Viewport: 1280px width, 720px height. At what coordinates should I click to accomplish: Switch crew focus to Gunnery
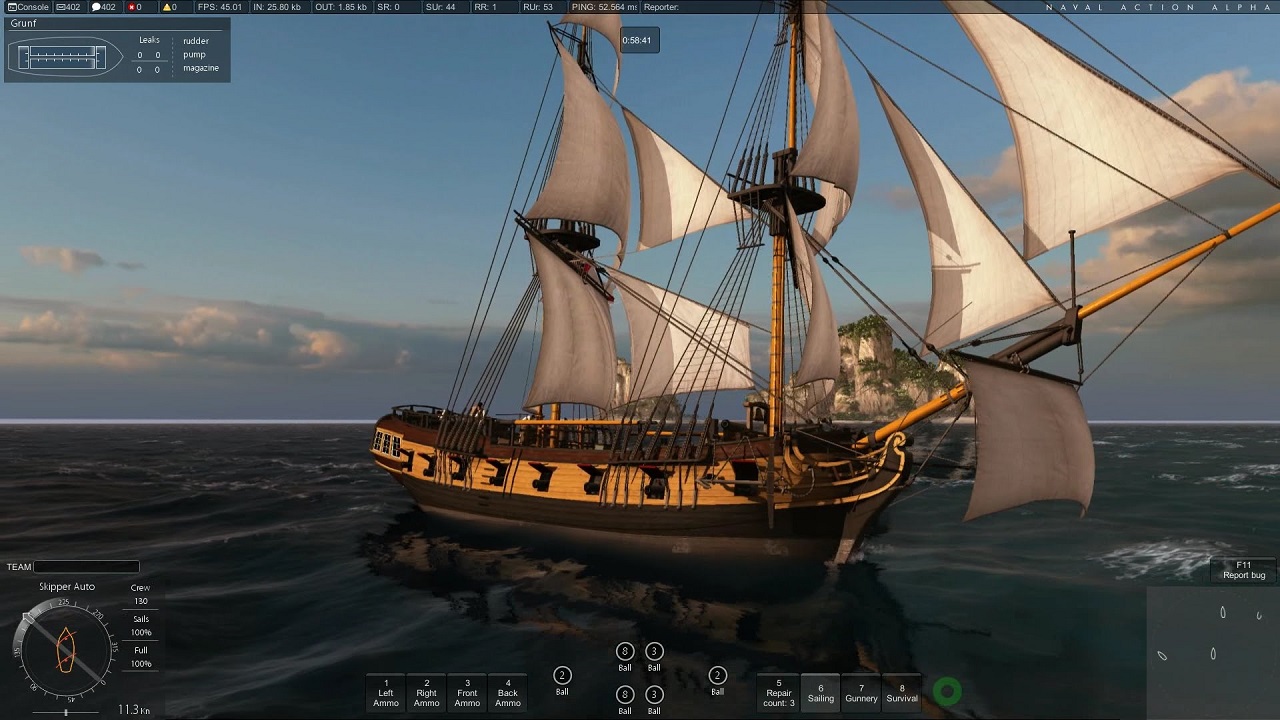pos(861,692)
